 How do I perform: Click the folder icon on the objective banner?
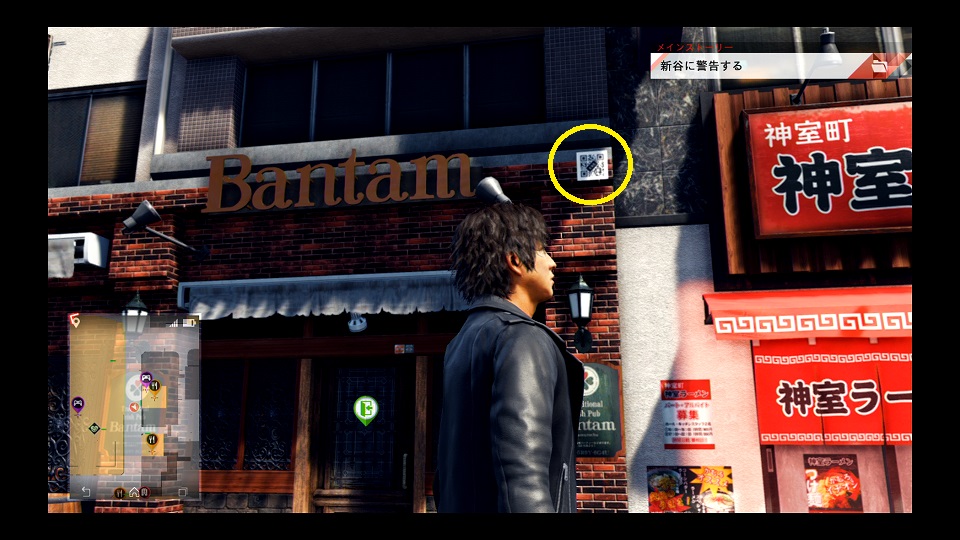879,67
